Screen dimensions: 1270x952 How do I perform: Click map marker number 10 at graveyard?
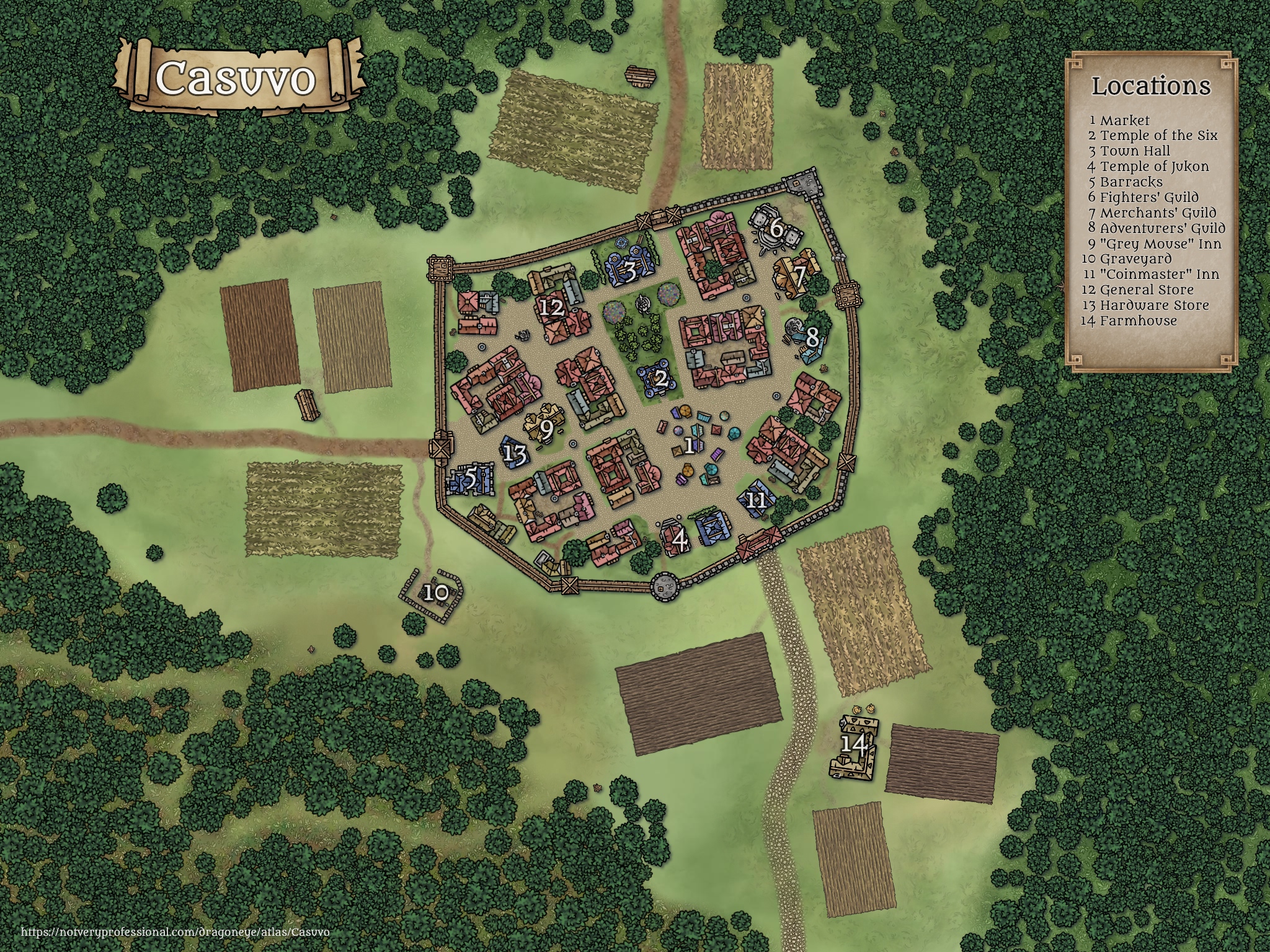(437, 593)
